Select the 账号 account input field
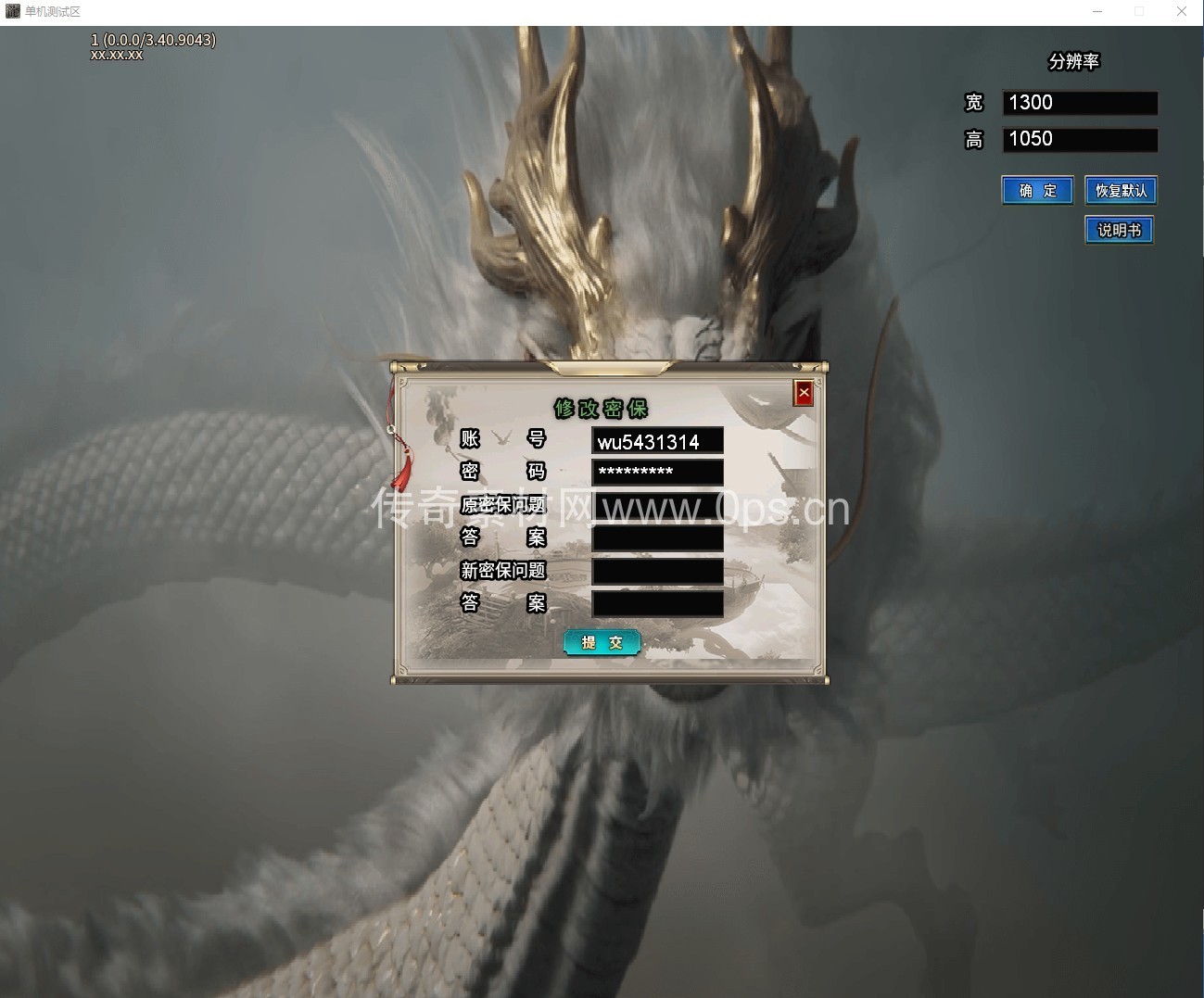The width and height of the screenshot is (1204, 998). (657, 441)
